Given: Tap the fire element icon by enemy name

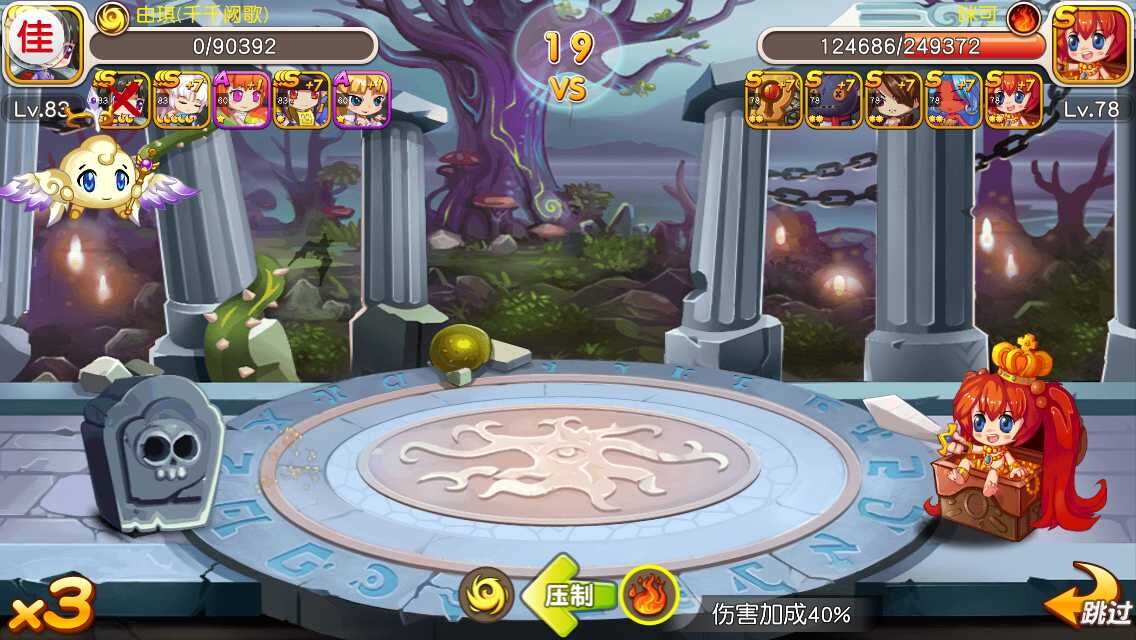Looking at the screenshot, I should (1023, 17).
